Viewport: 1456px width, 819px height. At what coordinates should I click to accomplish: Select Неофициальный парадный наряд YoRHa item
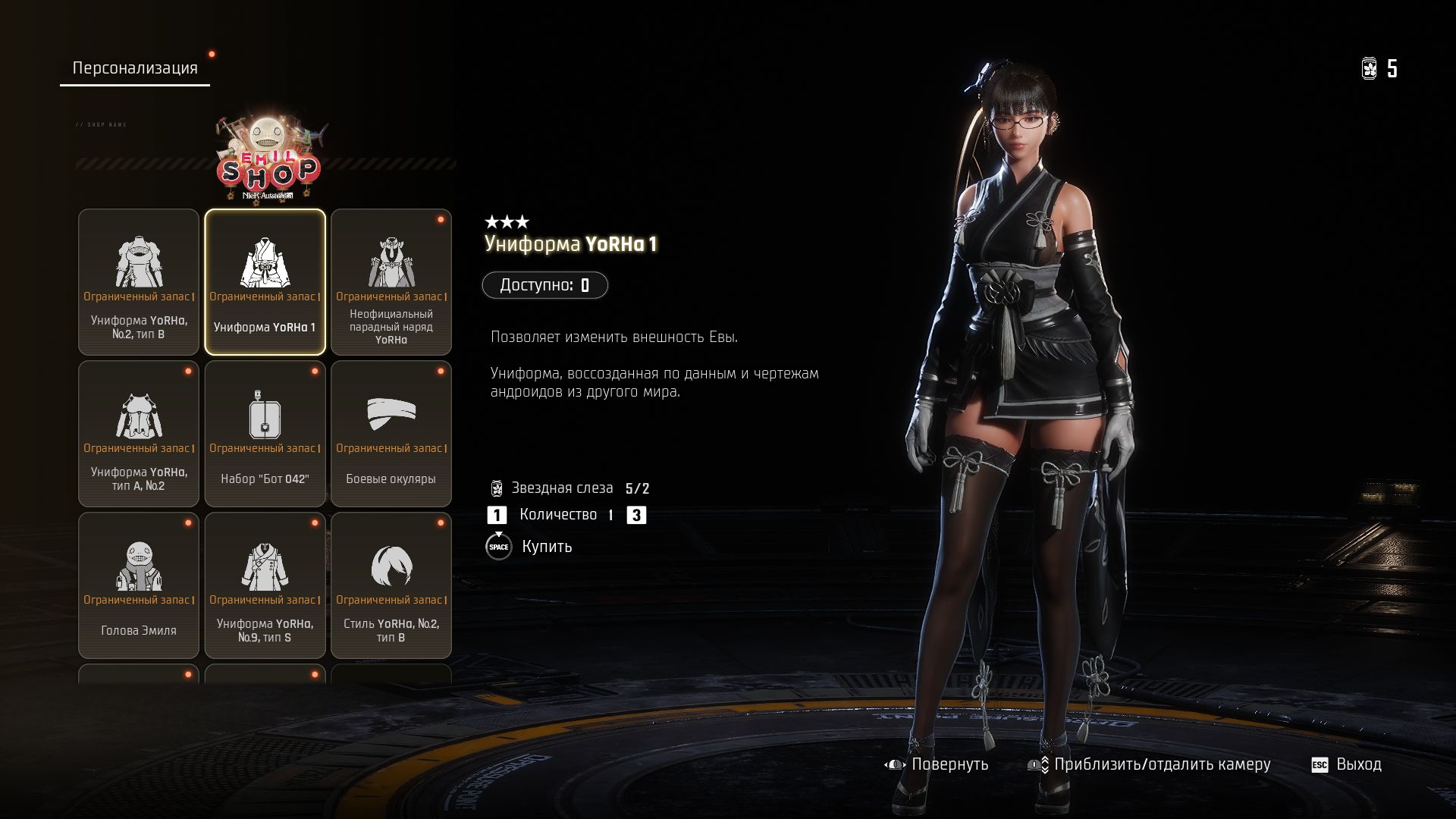tap(391, 282)
